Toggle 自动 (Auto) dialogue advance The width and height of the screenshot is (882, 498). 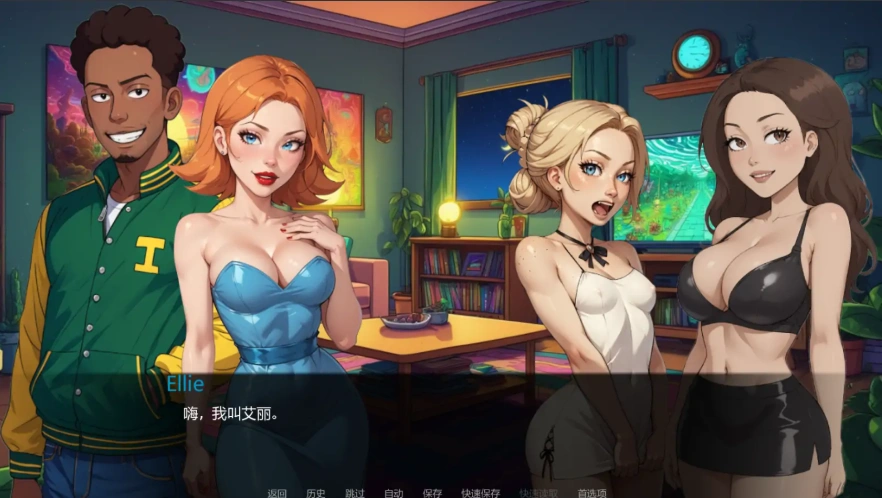tap(394, 492)
